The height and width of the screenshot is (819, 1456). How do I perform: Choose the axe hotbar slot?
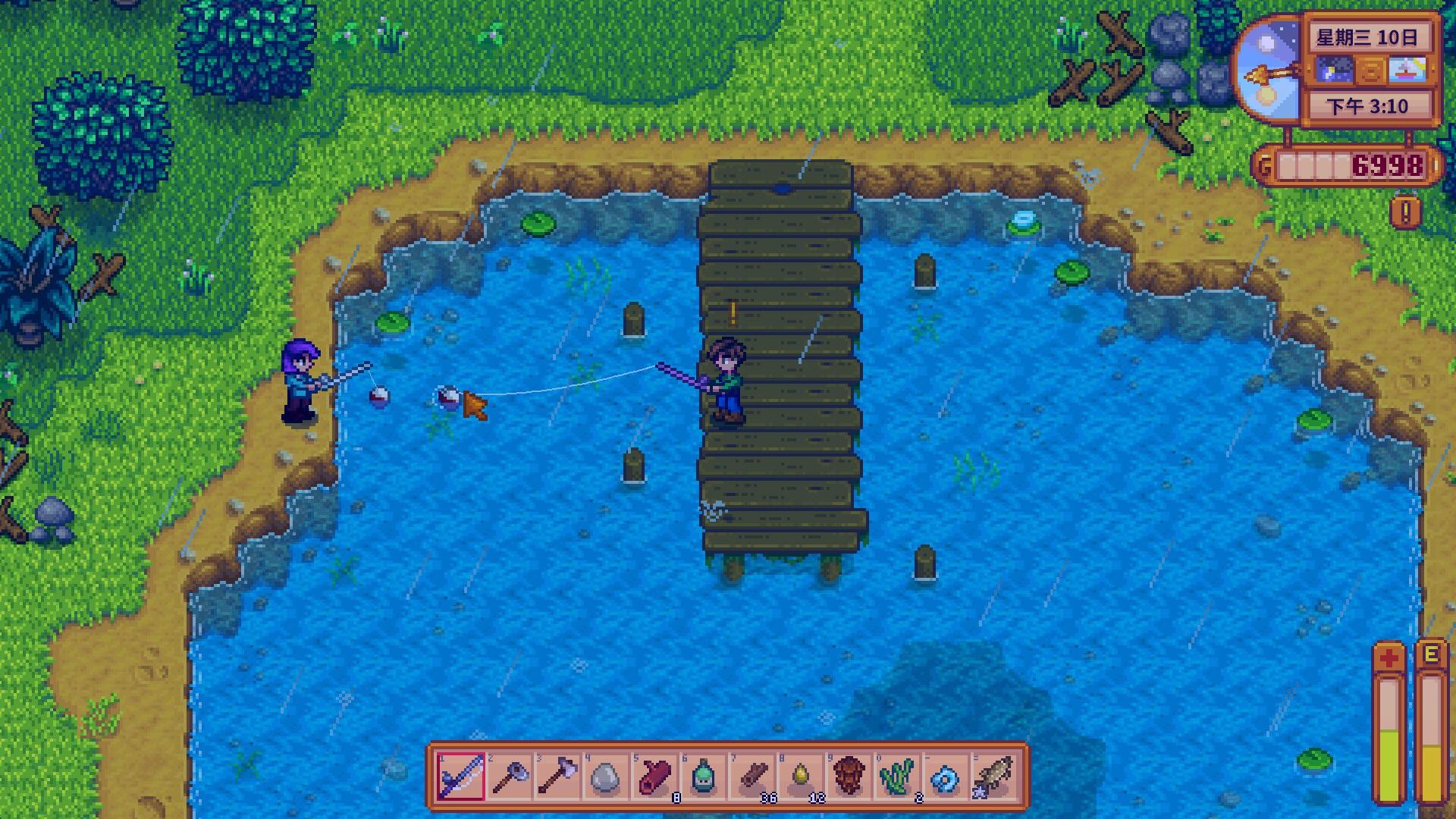click(557, 777)
